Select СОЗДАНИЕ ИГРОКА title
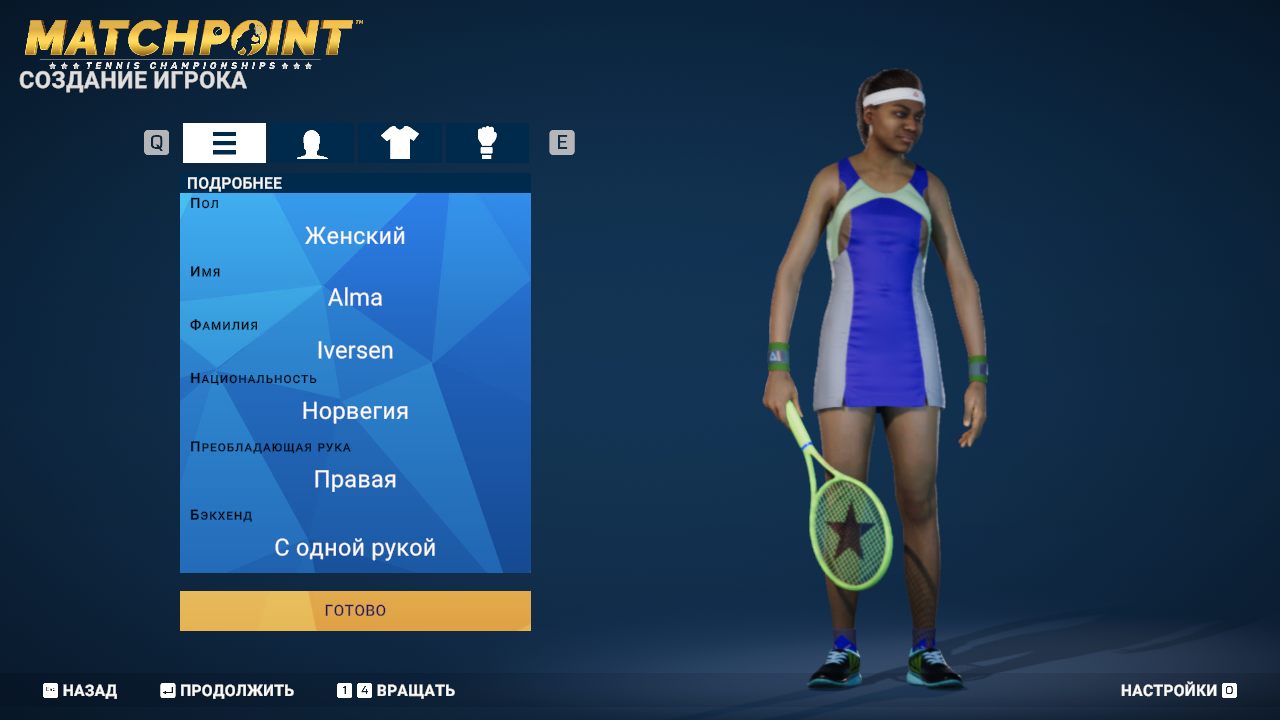 tap(131, 81)
